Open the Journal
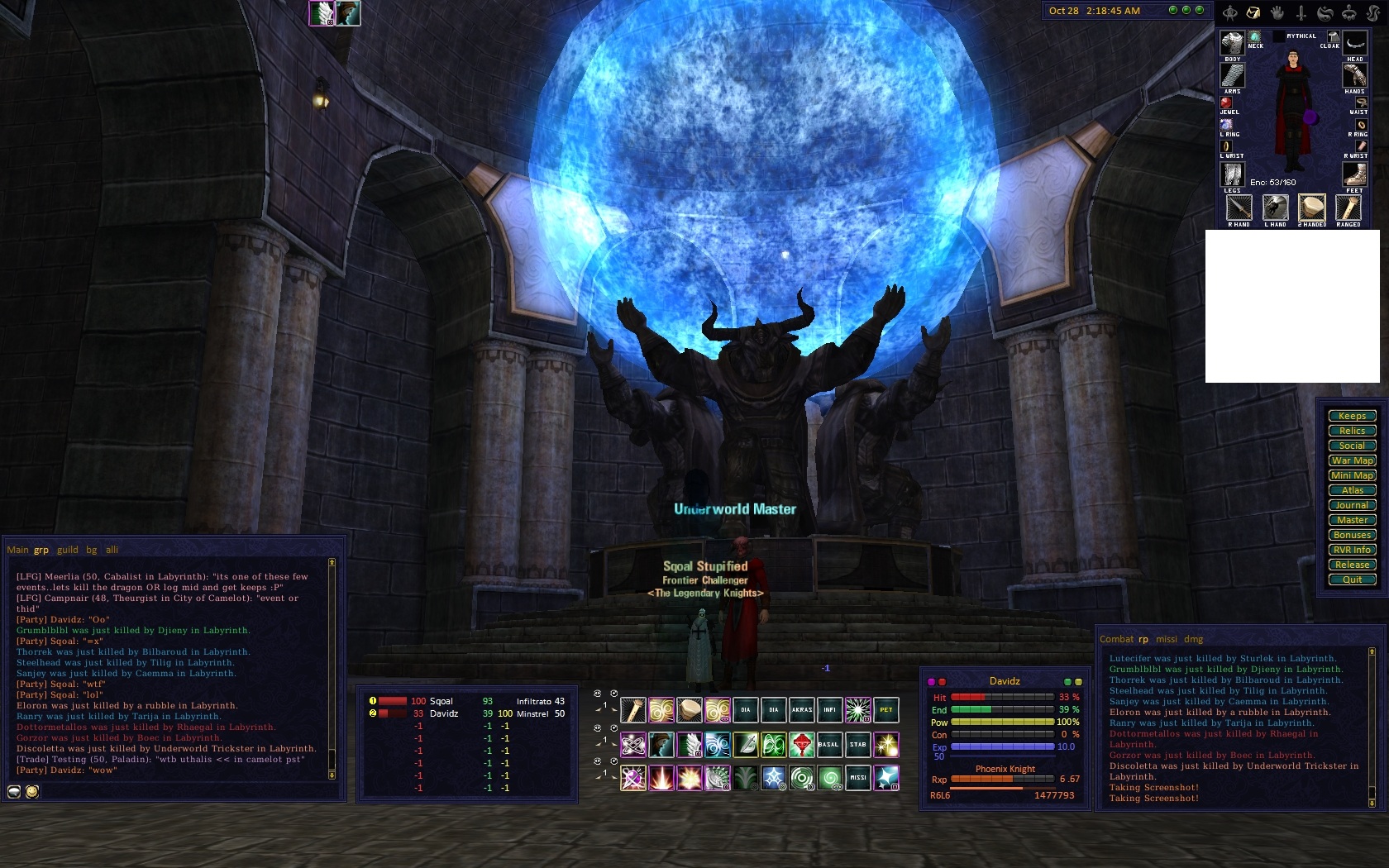Screen dimensions: 1389x868 point(1352,505)
